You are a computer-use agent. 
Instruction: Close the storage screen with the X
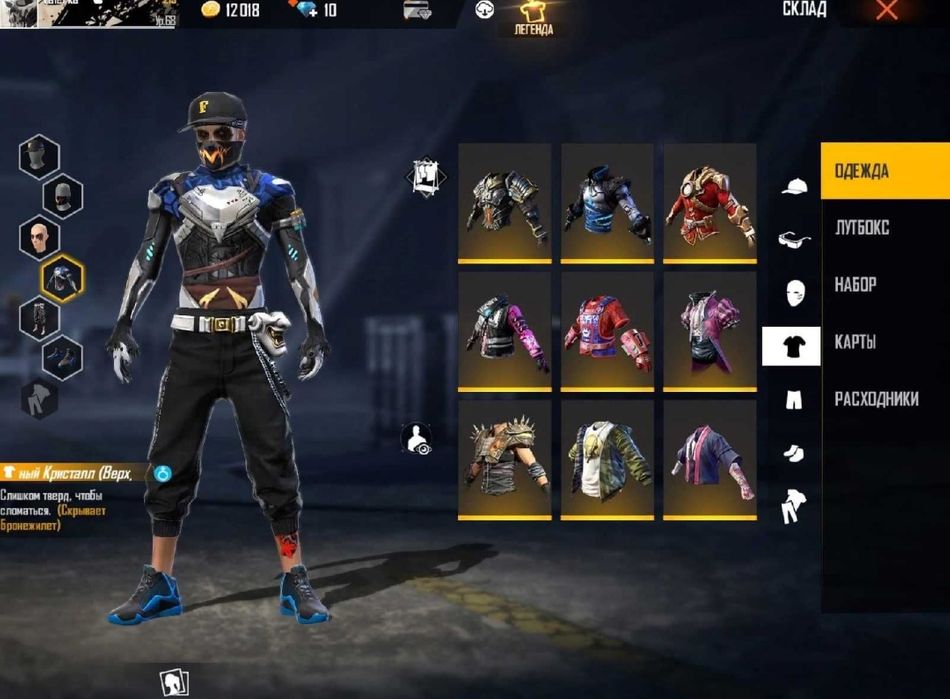(886, 11)
